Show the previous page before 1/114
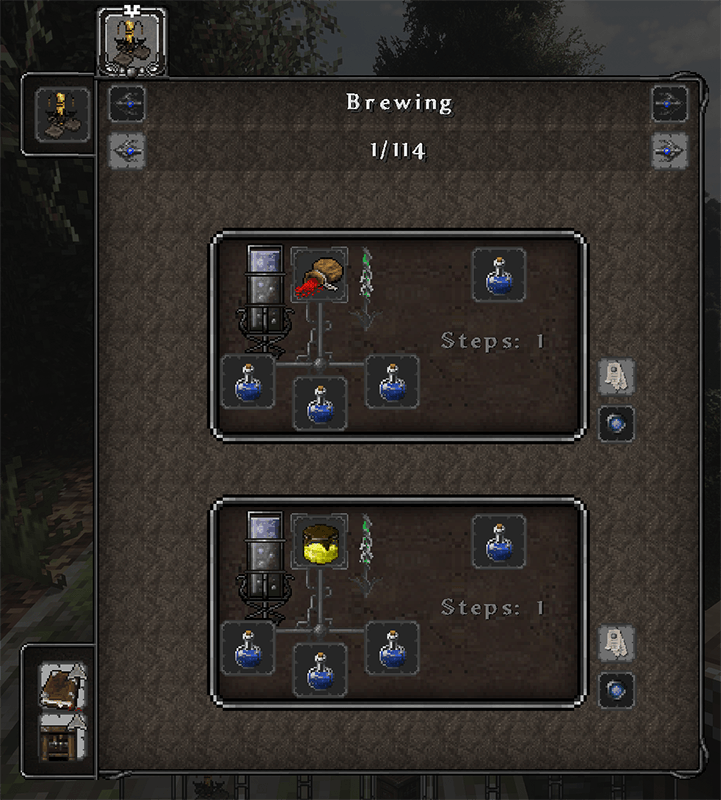721x800 pixels. click(126, 151)
